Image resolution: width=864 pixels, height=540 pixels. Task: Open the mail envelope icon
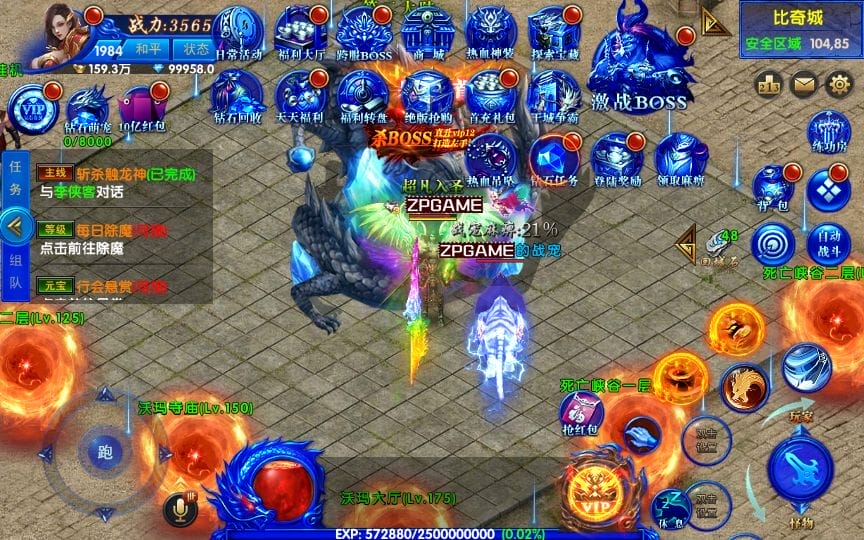click(803, 85)
